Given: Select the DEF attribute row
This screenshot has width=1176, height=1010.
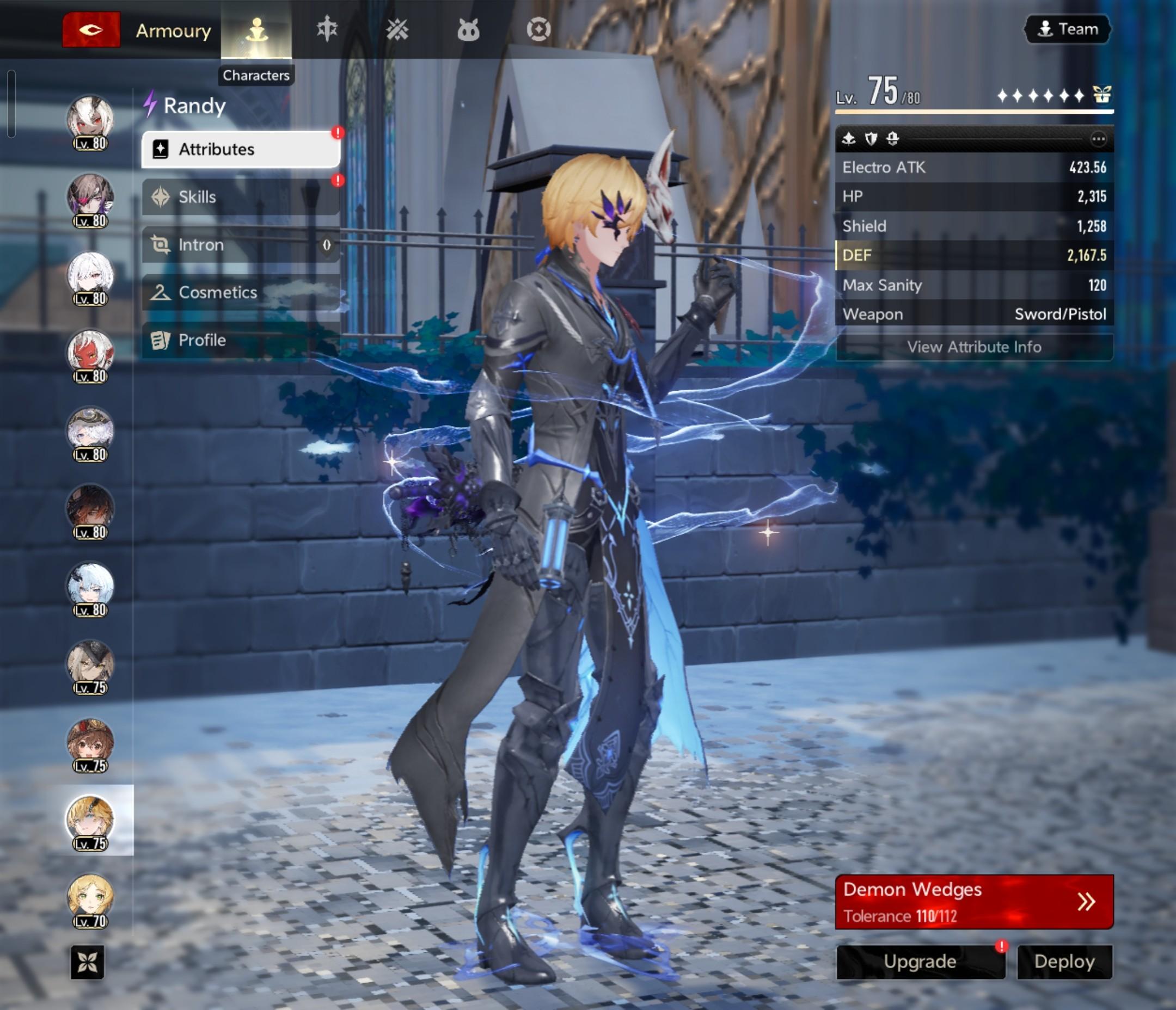Looking at the screenshot, I should click(x=974, y=255).
